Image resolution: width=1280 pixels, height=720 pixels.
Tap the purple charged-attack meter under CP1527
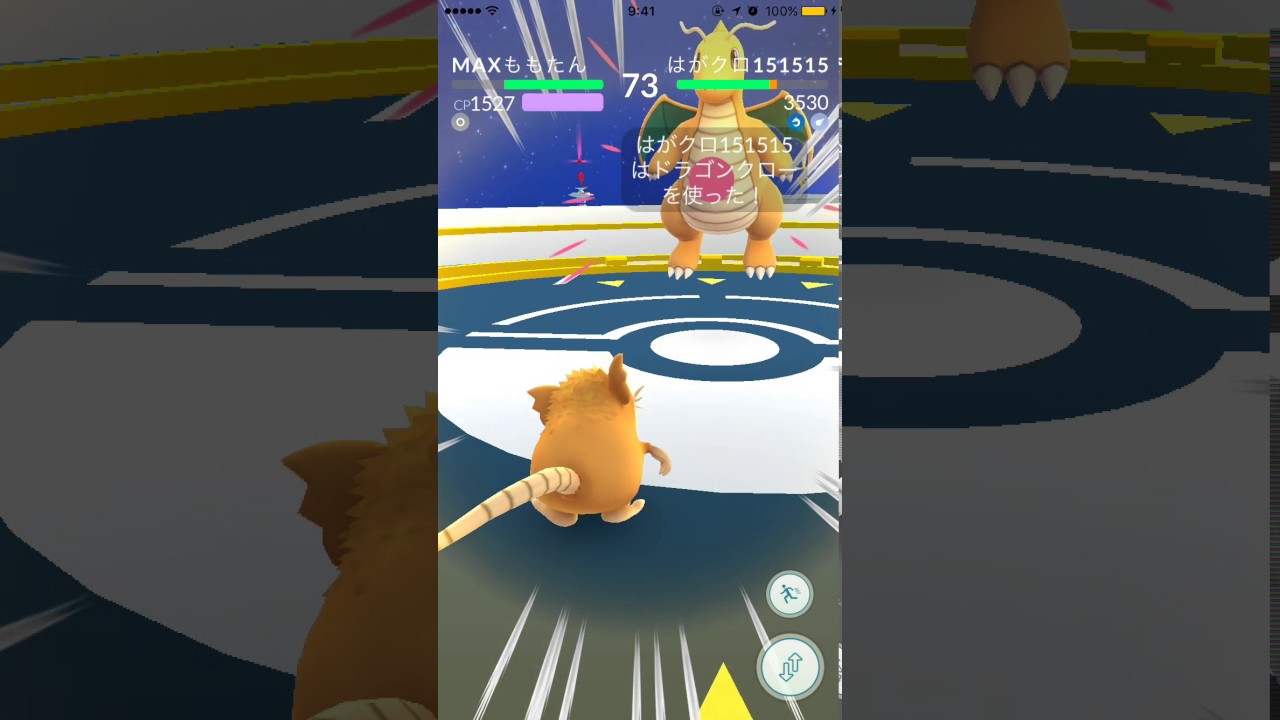tap(562, 101)
